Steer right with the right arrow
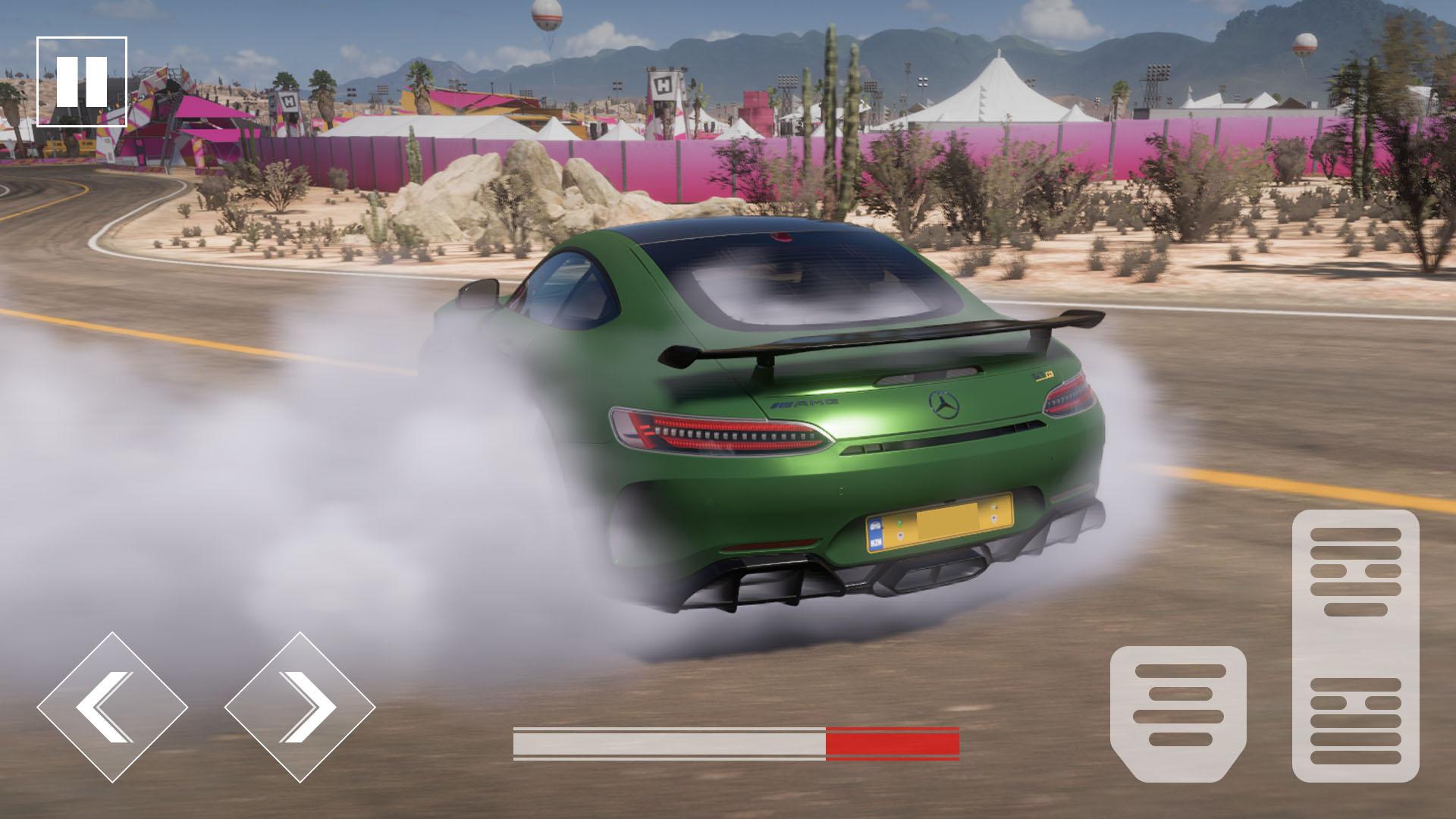The image size is (1456, 819). pyautogui.click(x=300, y=707)
